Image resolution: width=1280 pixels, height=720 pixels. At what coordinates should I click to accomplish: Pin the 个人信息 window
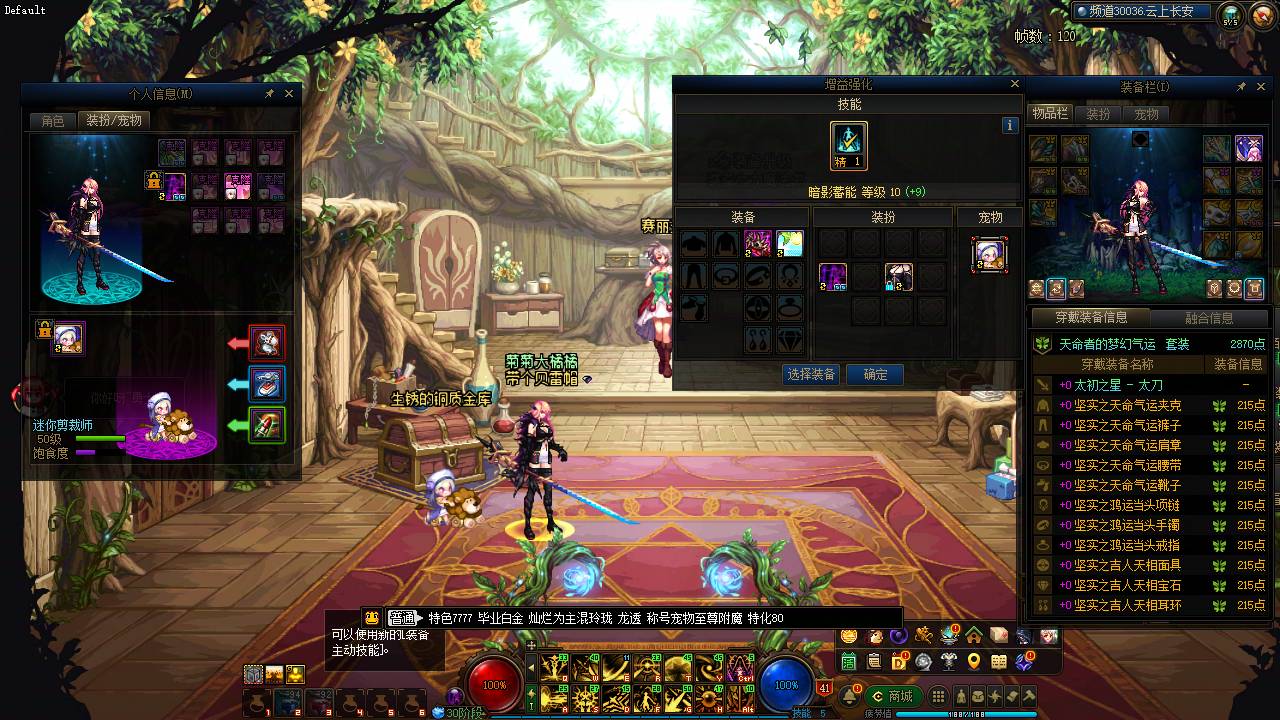coord(269,94)
